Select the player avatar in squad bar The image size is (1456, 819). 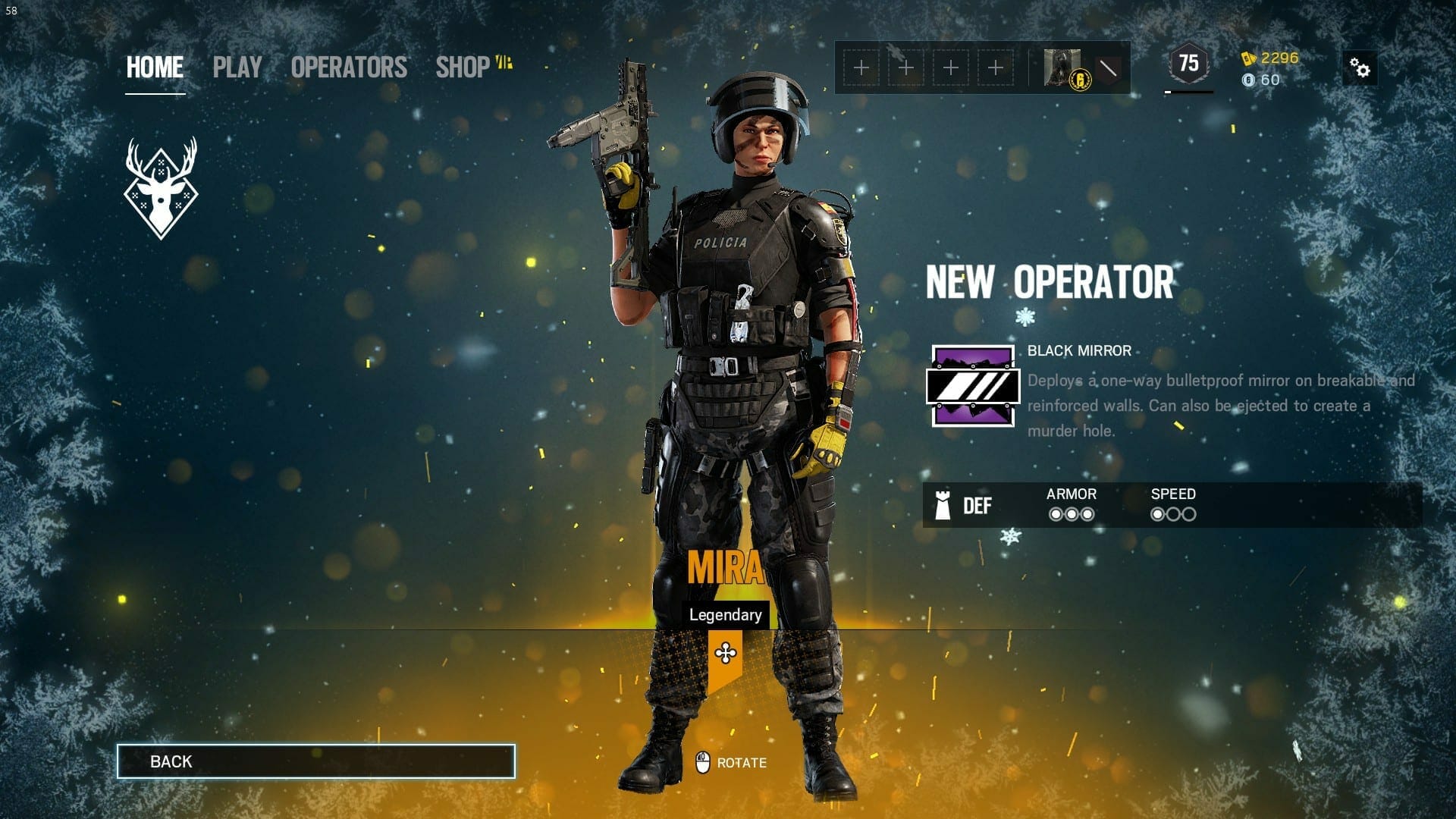coord(1062,68)
